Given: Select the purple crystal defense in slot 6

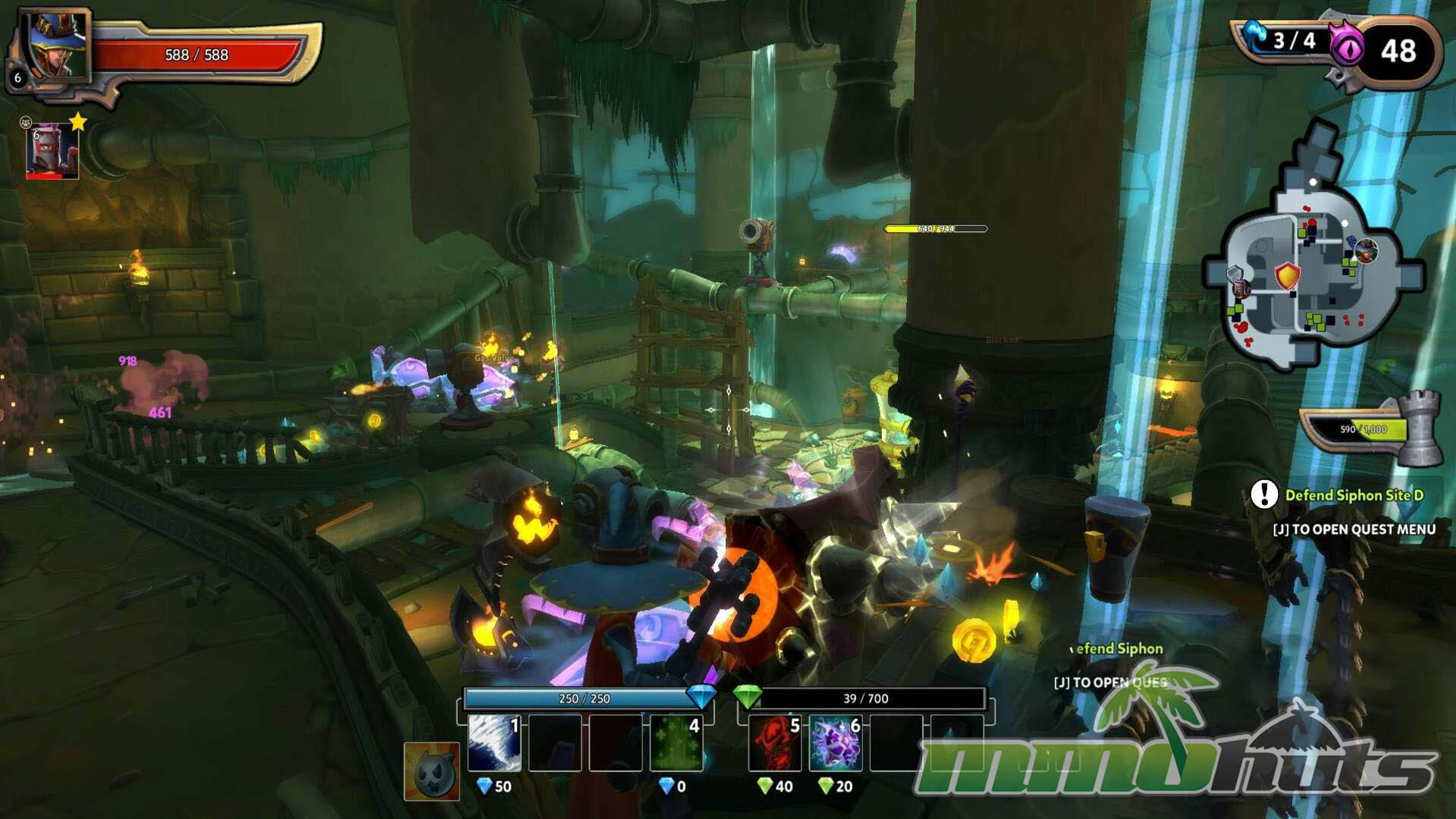Looking at the screenshot, I should (x=835, y=743).
